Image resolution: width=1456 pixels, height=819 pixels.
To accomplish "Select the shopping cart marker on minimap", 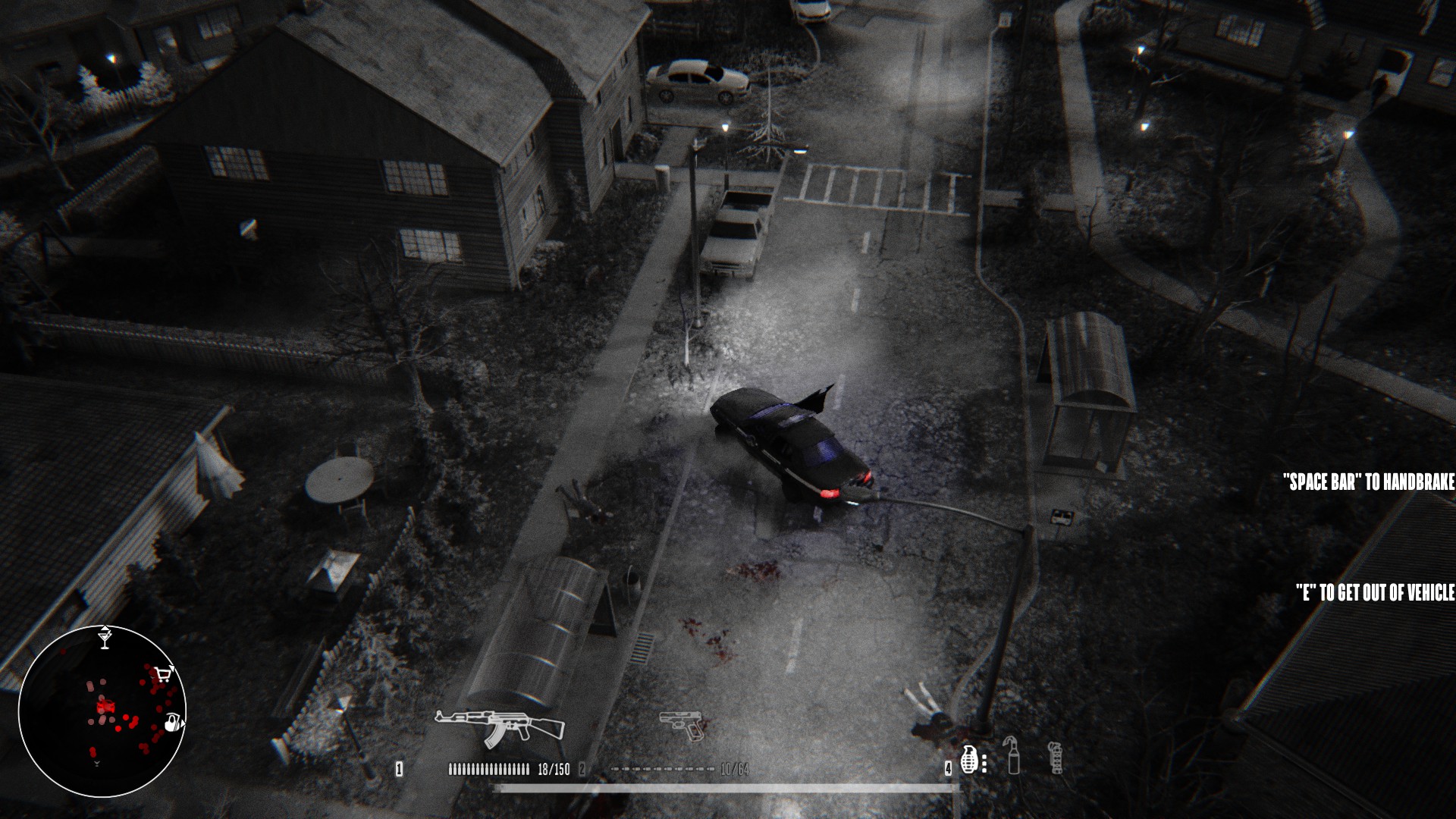I will click(x=163, y=673).
